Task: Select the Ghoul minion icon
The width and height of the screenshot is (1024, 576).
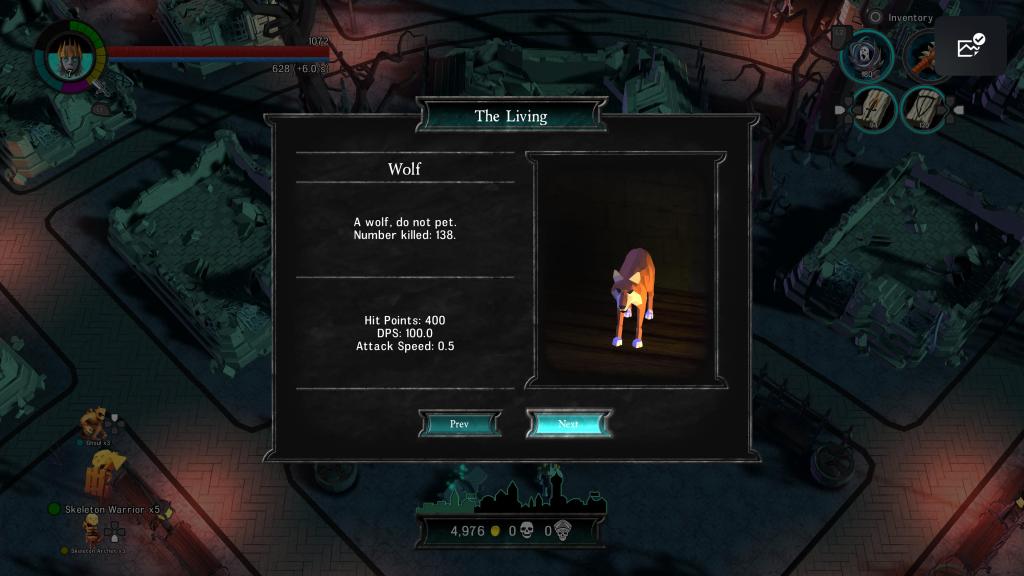Action: (95, 423)
